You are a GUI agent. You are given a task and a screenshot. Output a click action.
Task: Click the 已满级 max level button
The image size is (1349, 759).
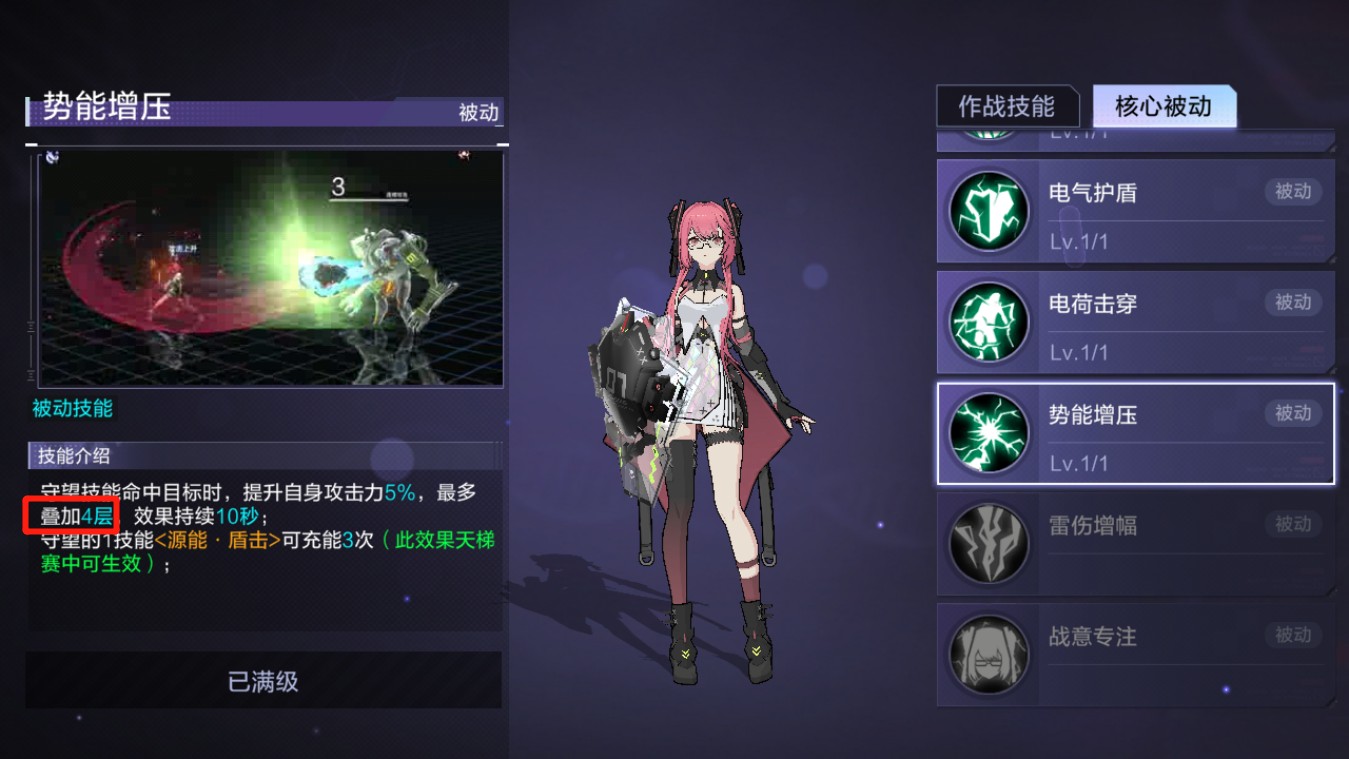[x=263, y=681]
